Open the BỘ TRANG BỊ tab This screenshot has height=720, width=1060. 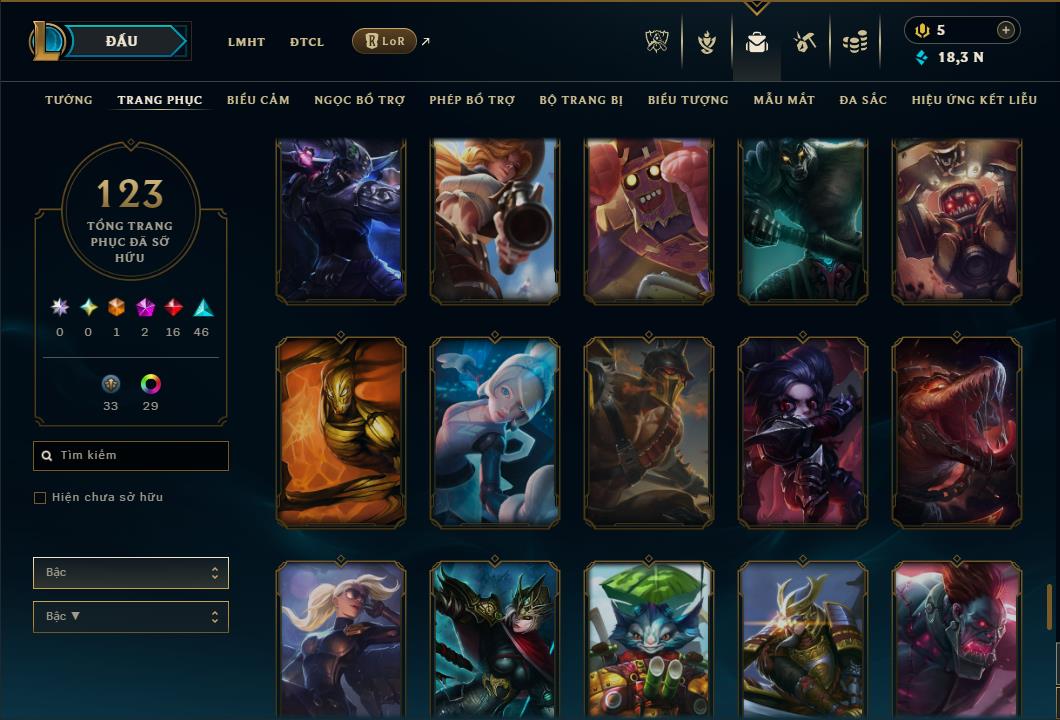pyautogui.click(x=581, y=100)
